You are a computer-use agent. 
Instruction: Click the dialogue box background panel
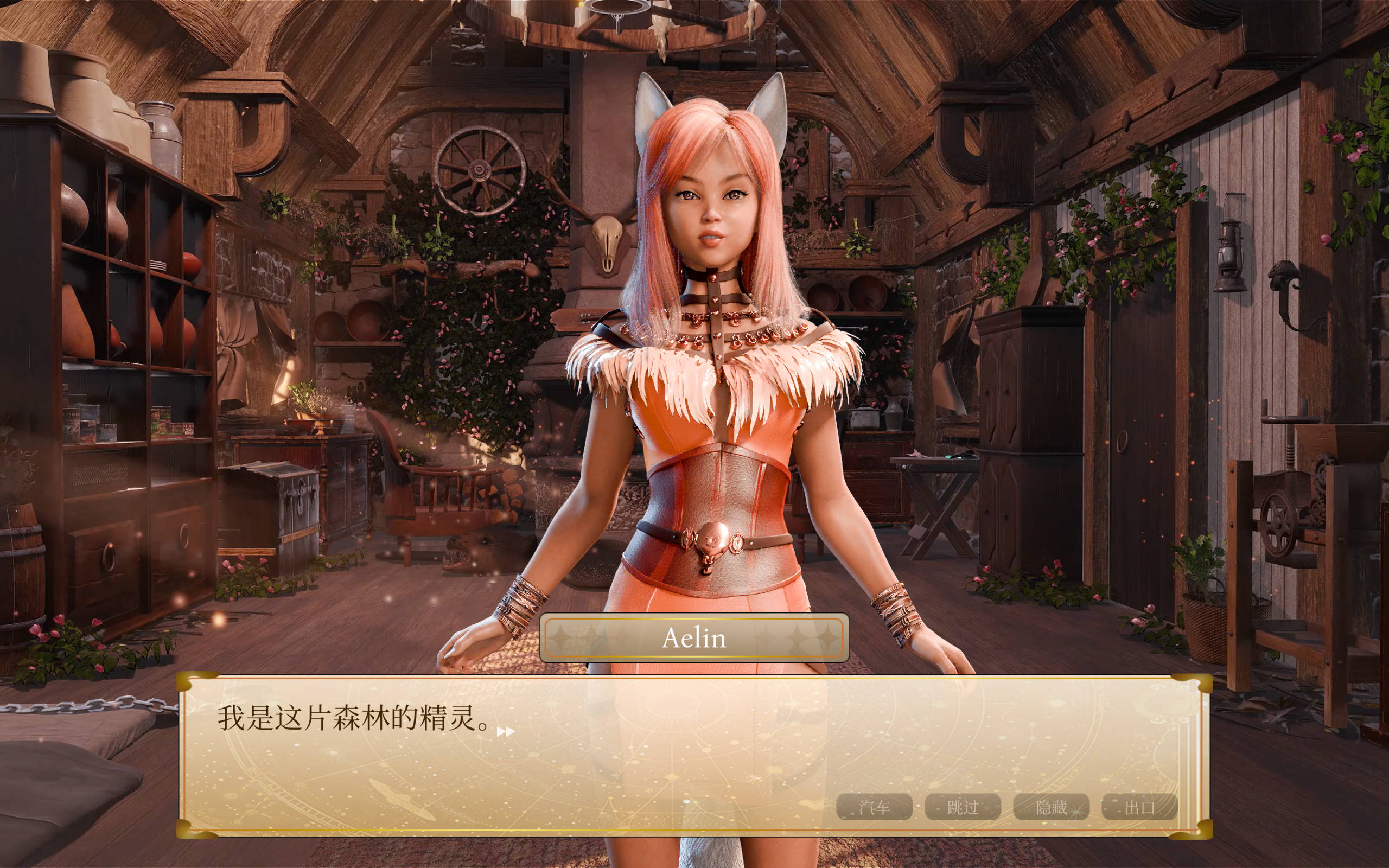[x=689, y=763]
